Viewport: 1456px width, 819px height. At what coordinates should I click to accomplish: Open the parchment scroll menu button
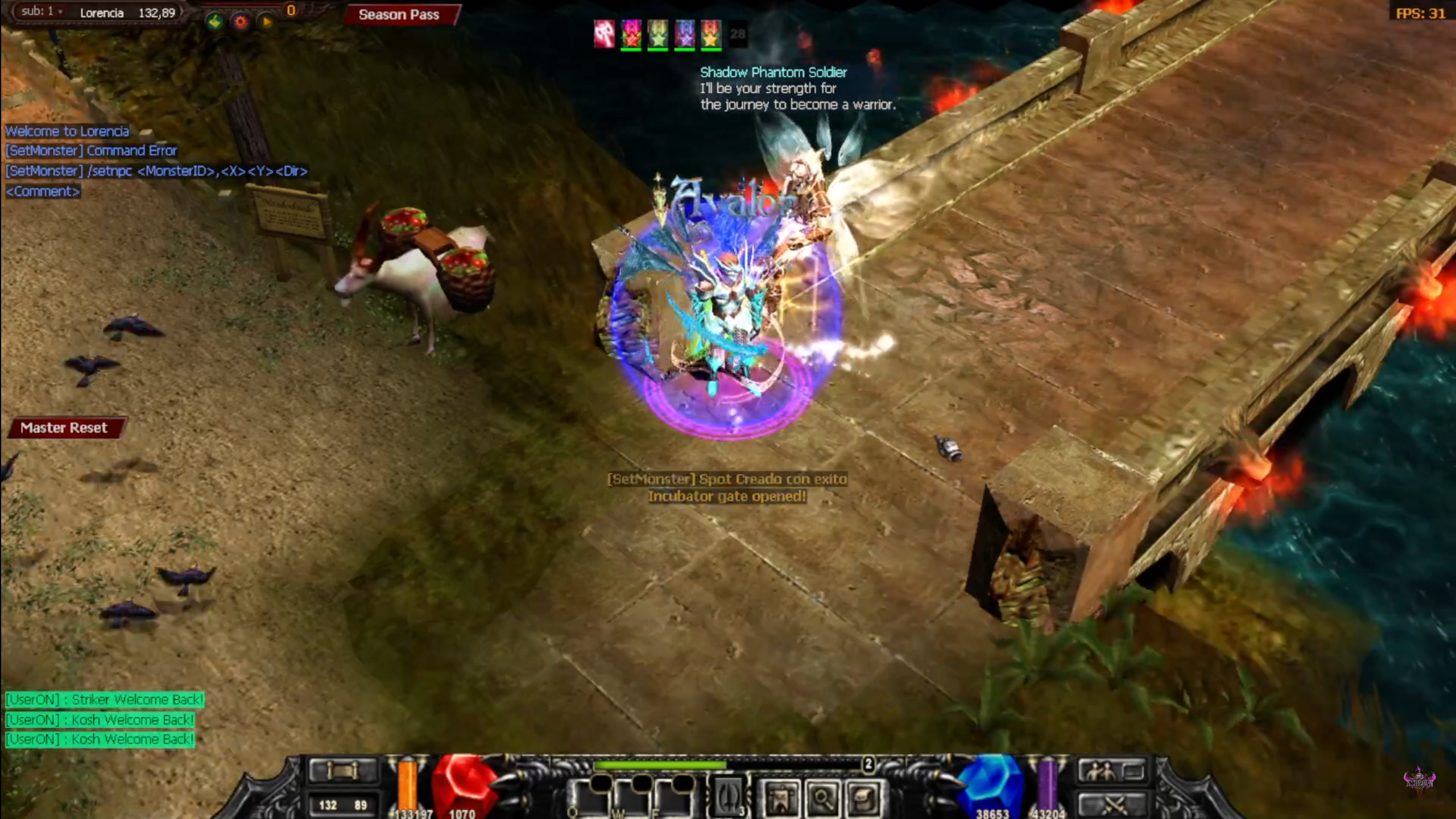863,799
